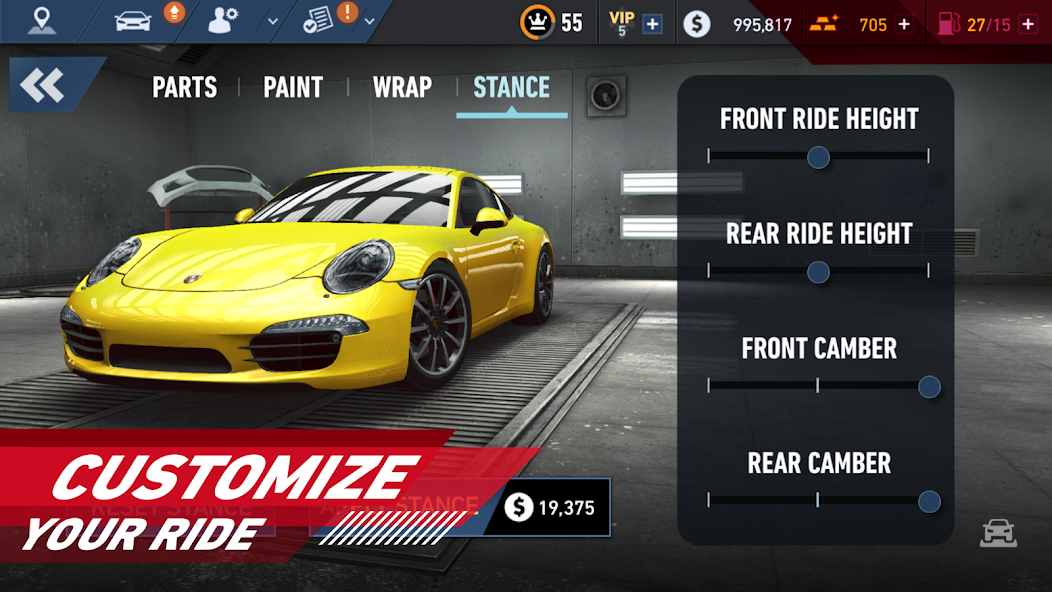Click the Stance tab
Image resolution: width=1052 pixels, height=592 pixels.
pos(511,88)
